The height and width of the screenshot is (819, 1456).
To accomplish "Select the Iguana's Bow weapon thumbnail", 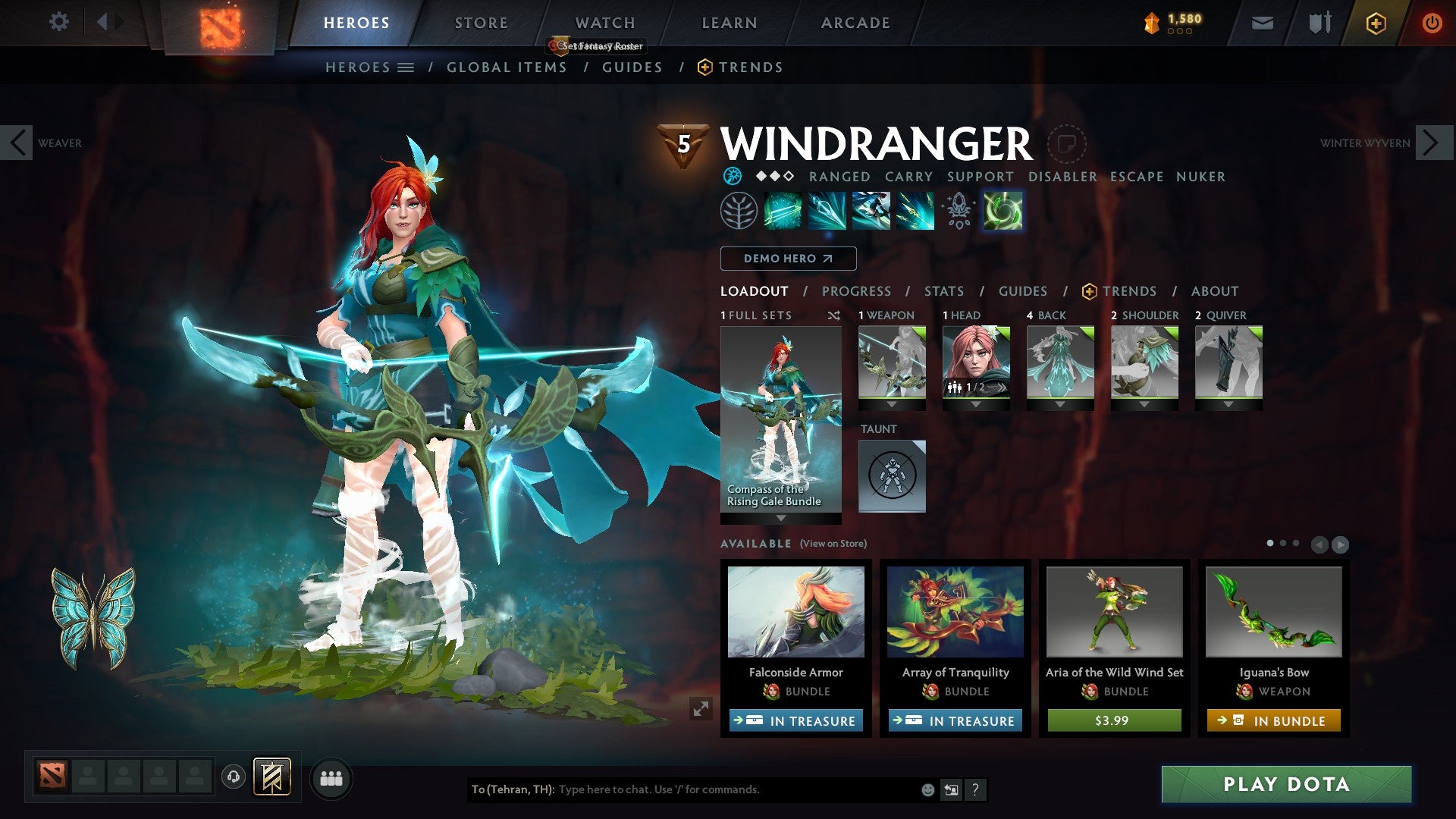I will click(x=1272, y=612).
